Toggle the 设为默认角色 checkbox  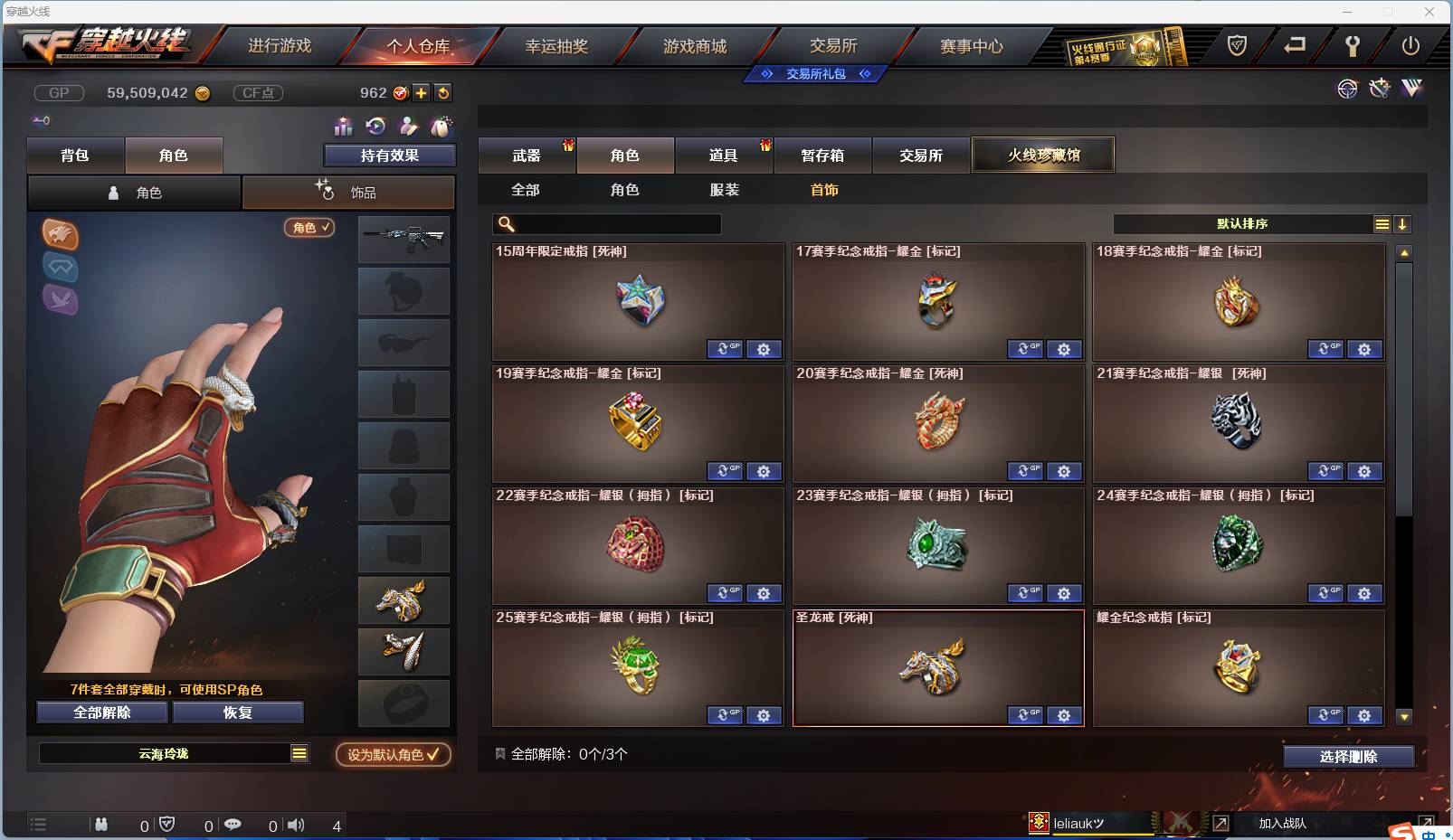(x=432, y=755)
